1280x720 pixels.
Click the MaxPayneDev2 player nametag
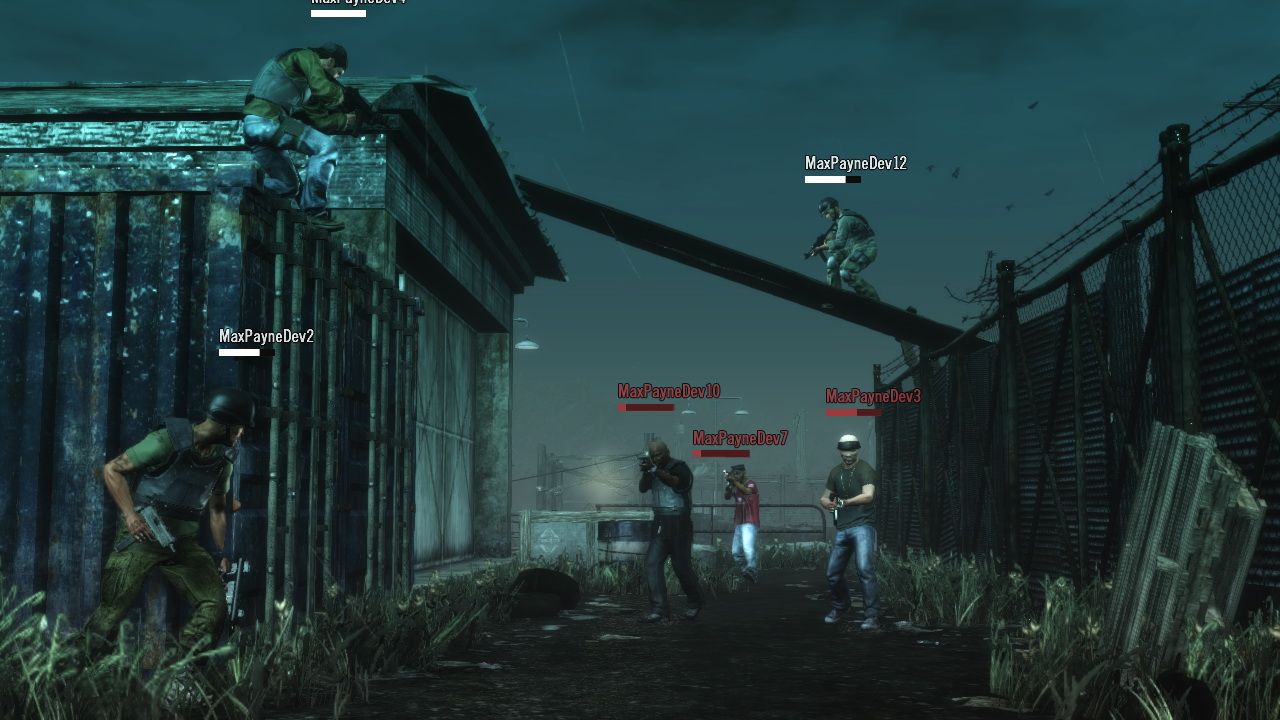[264, 337]
